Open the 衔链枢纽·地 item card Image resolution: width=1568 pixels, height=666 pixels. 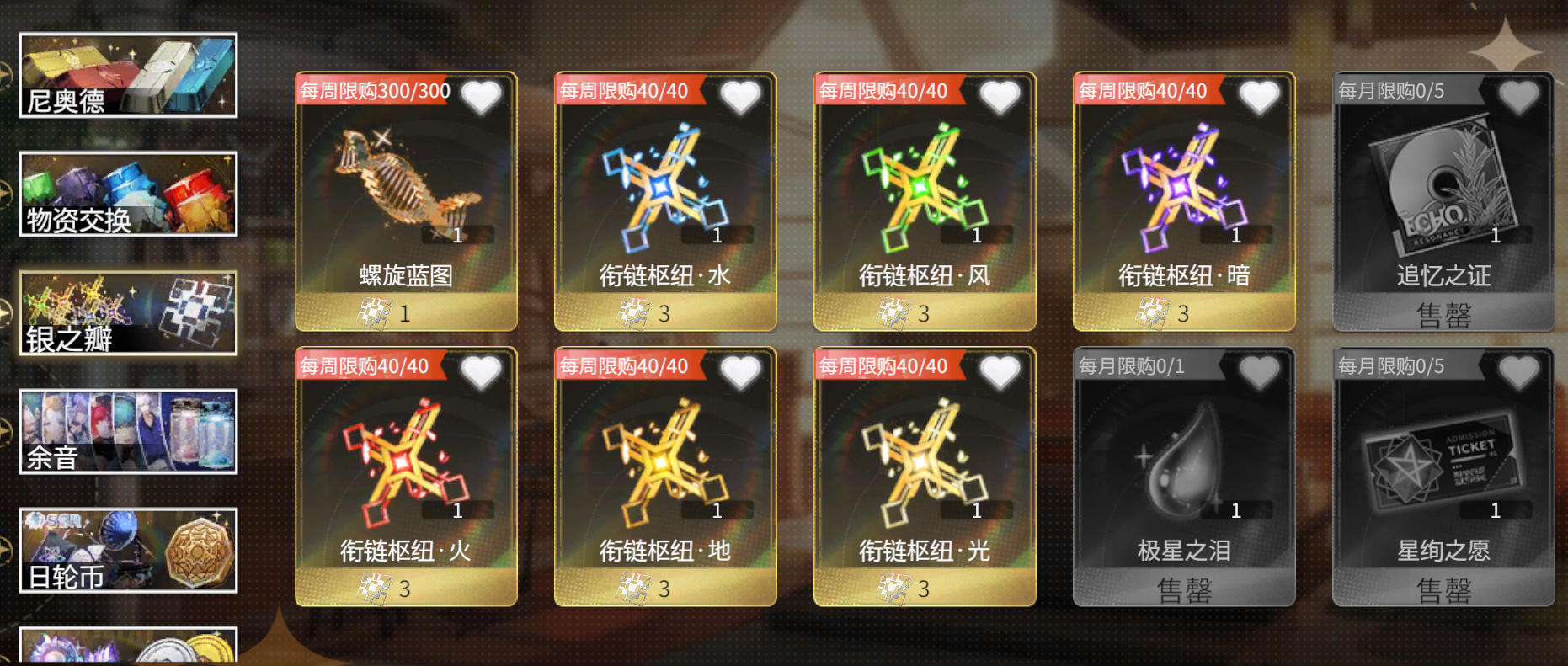664,467
